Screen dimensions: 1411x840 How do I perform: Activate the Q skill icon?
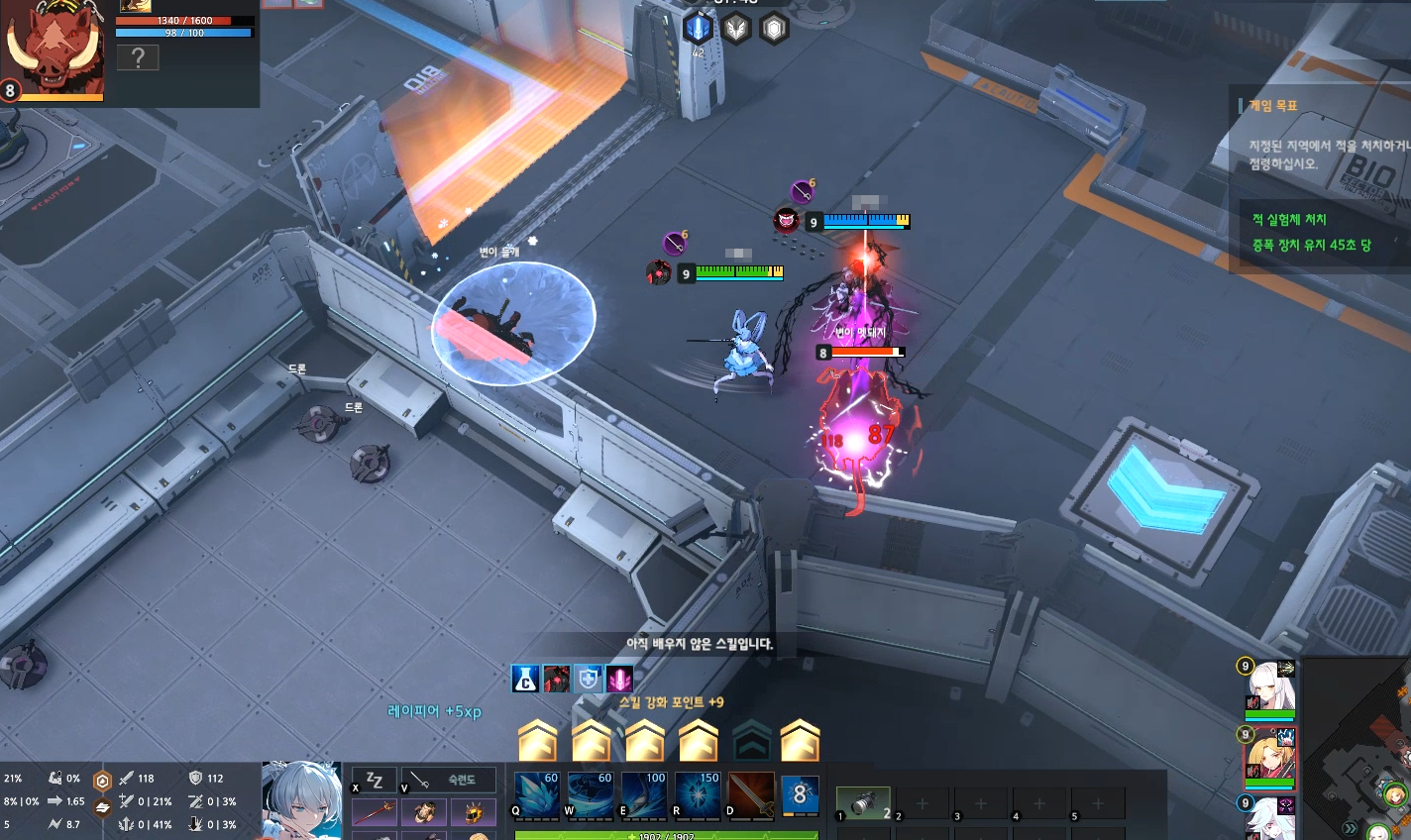(536, 794)
